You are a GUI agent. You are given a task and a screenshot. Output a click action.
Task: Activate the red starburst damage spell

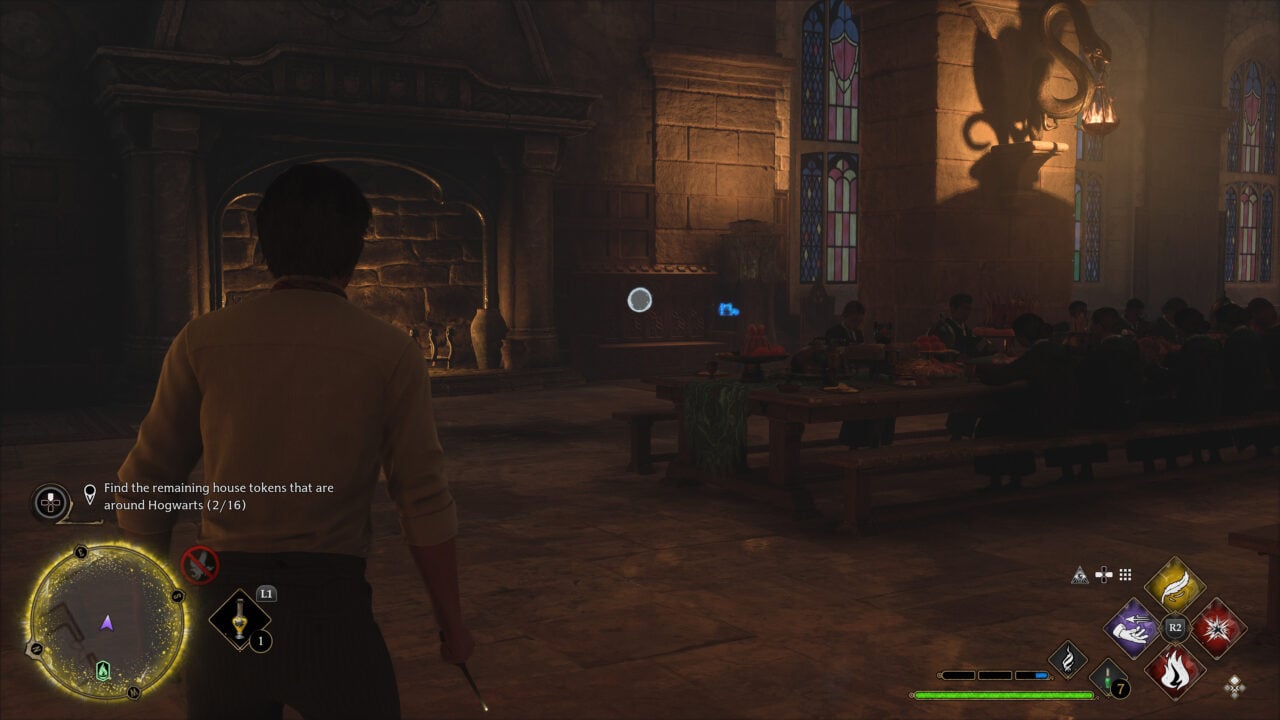point(1217,628)
